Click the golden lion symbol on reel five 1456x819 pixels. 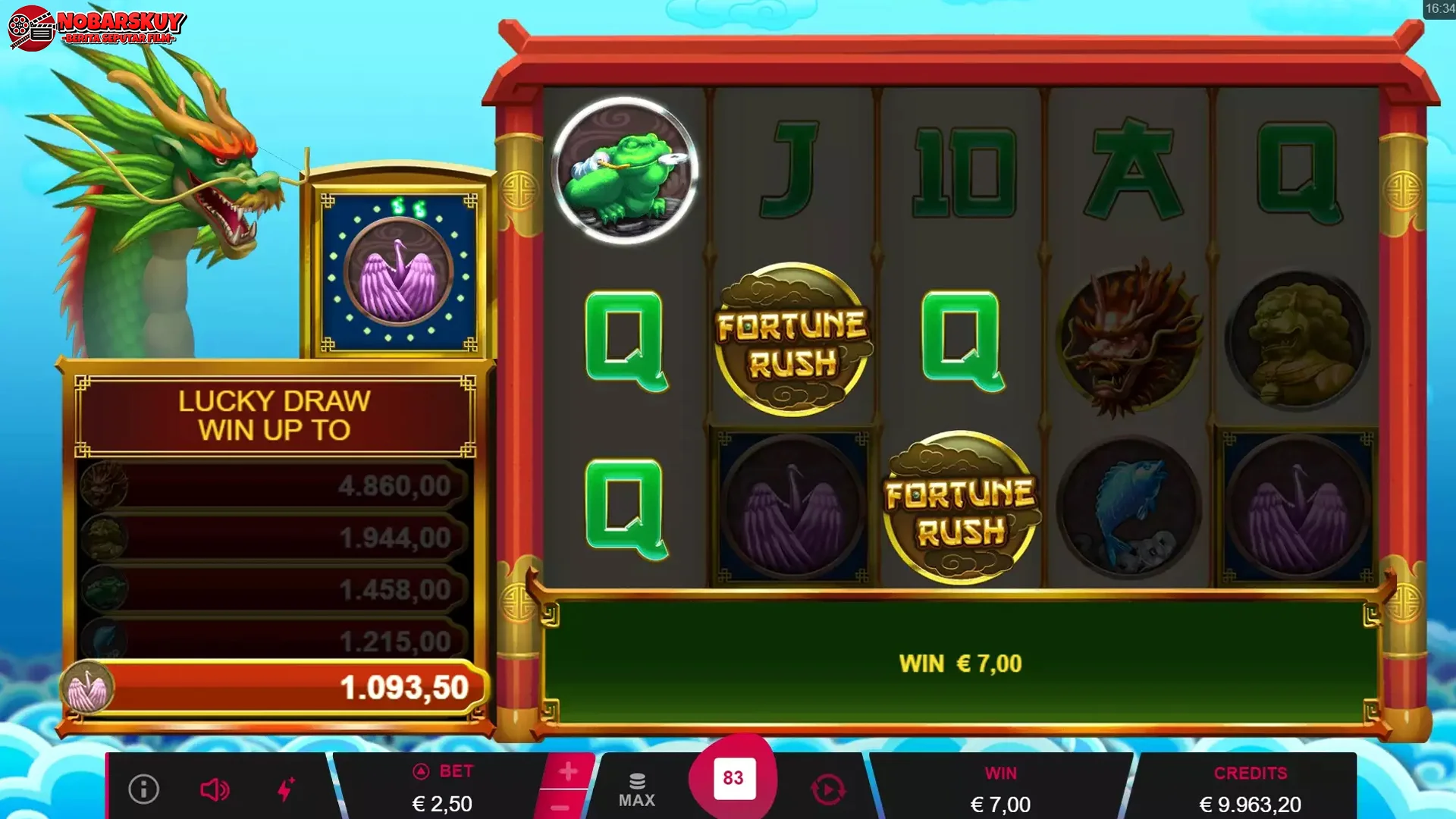(x=1297, y=340)
